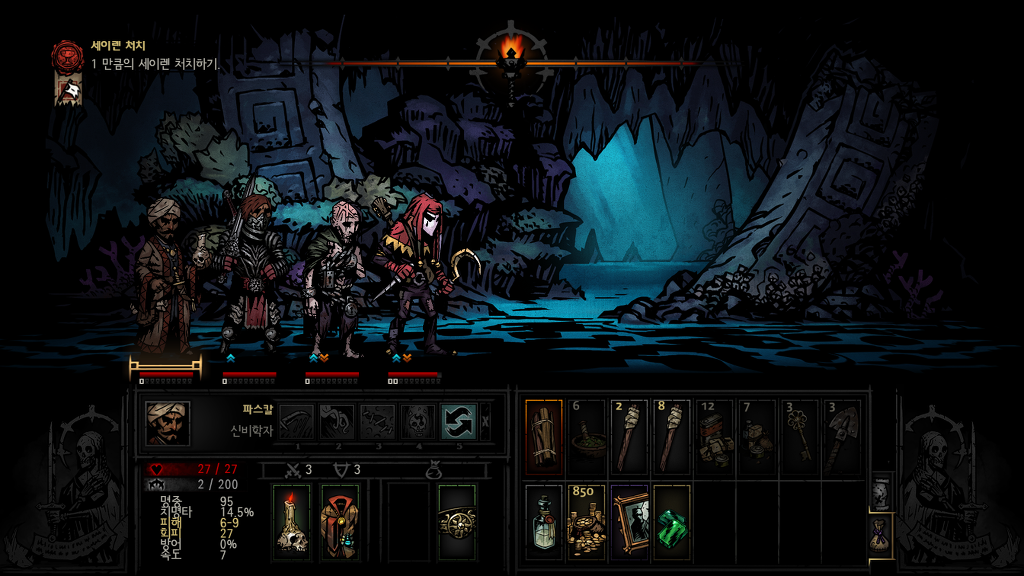Screen dimensions: 1024x576
Task: Switch to the map tab
Action: point(881,493)
